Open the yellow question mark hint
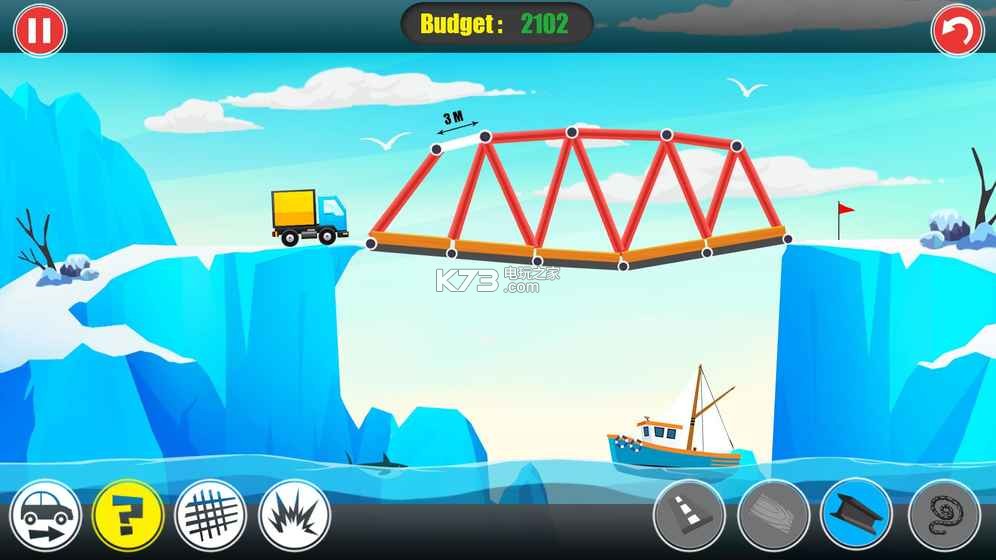 click(127, 517)
